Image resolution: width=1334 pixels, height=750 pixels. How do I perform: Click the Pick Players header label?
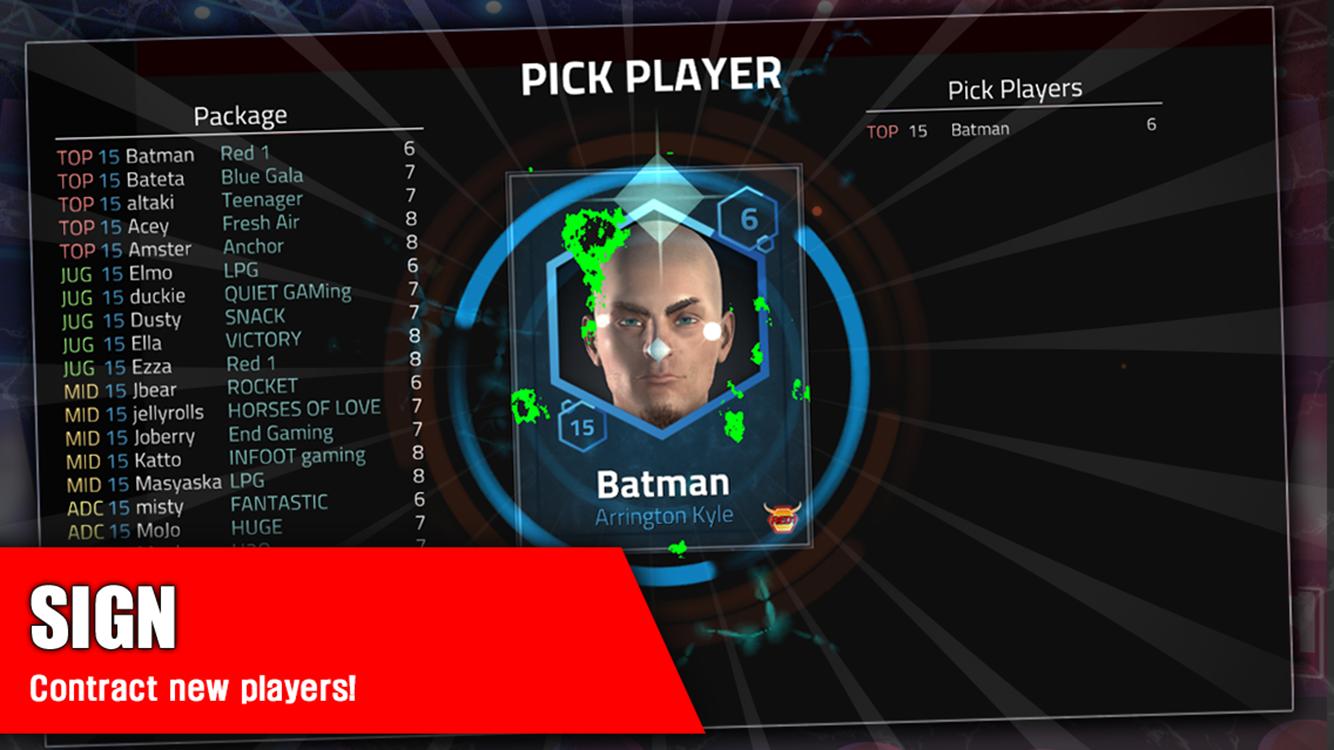(1017, 89)
